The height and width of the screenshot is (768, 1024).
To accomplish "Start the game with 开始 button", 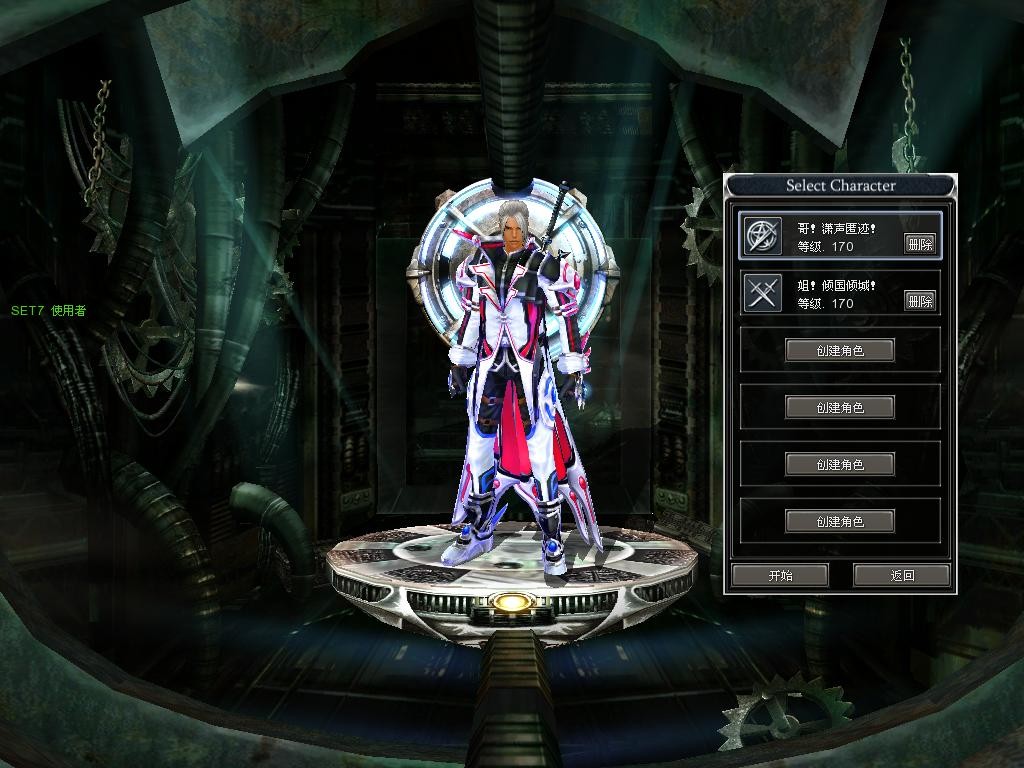I will pos(780,575).
